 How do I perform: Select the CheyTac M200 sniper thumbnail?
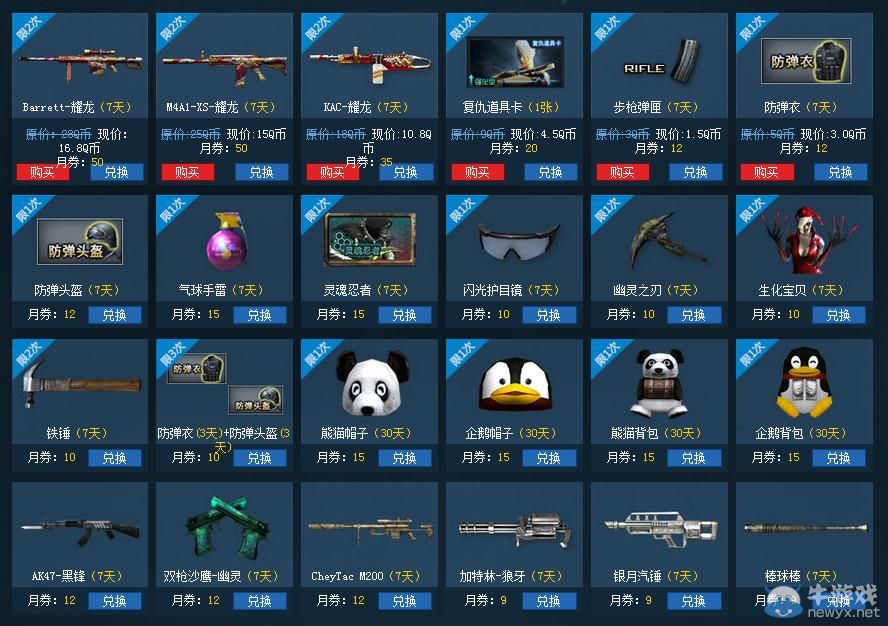pos(370,528)
